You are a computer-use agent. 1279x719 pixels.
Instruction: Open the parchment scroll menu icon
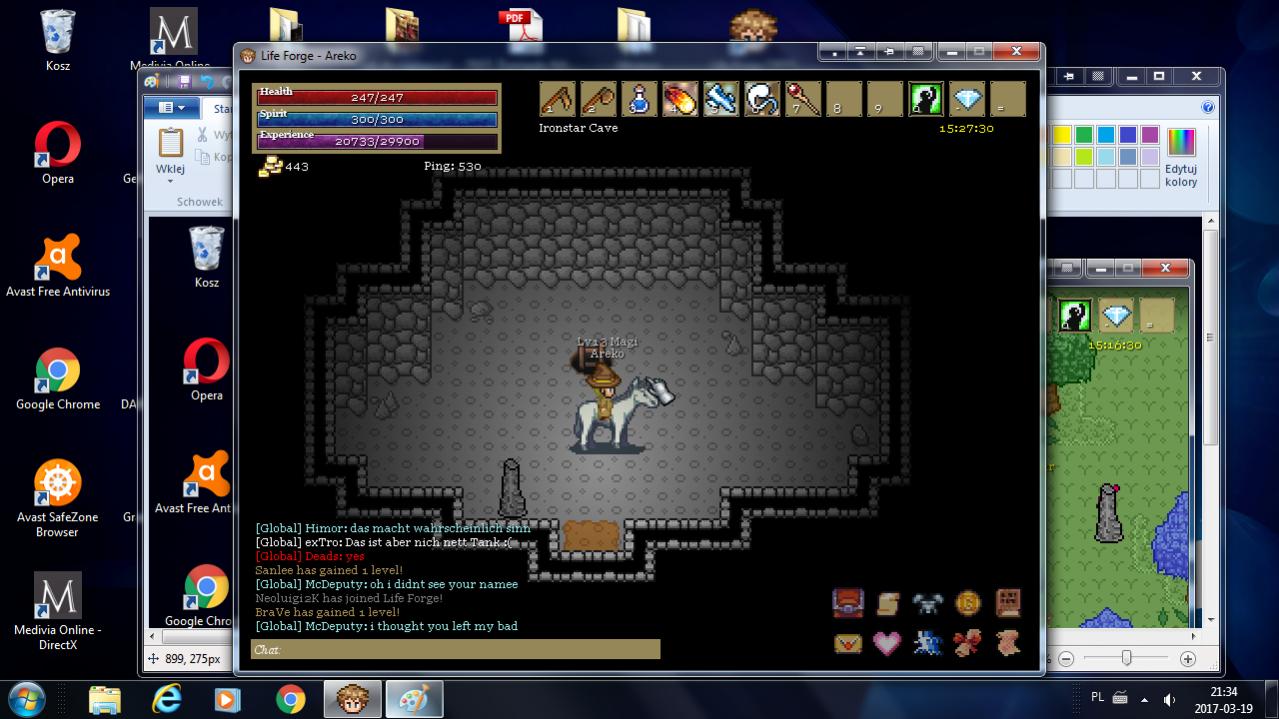[888, 603]
